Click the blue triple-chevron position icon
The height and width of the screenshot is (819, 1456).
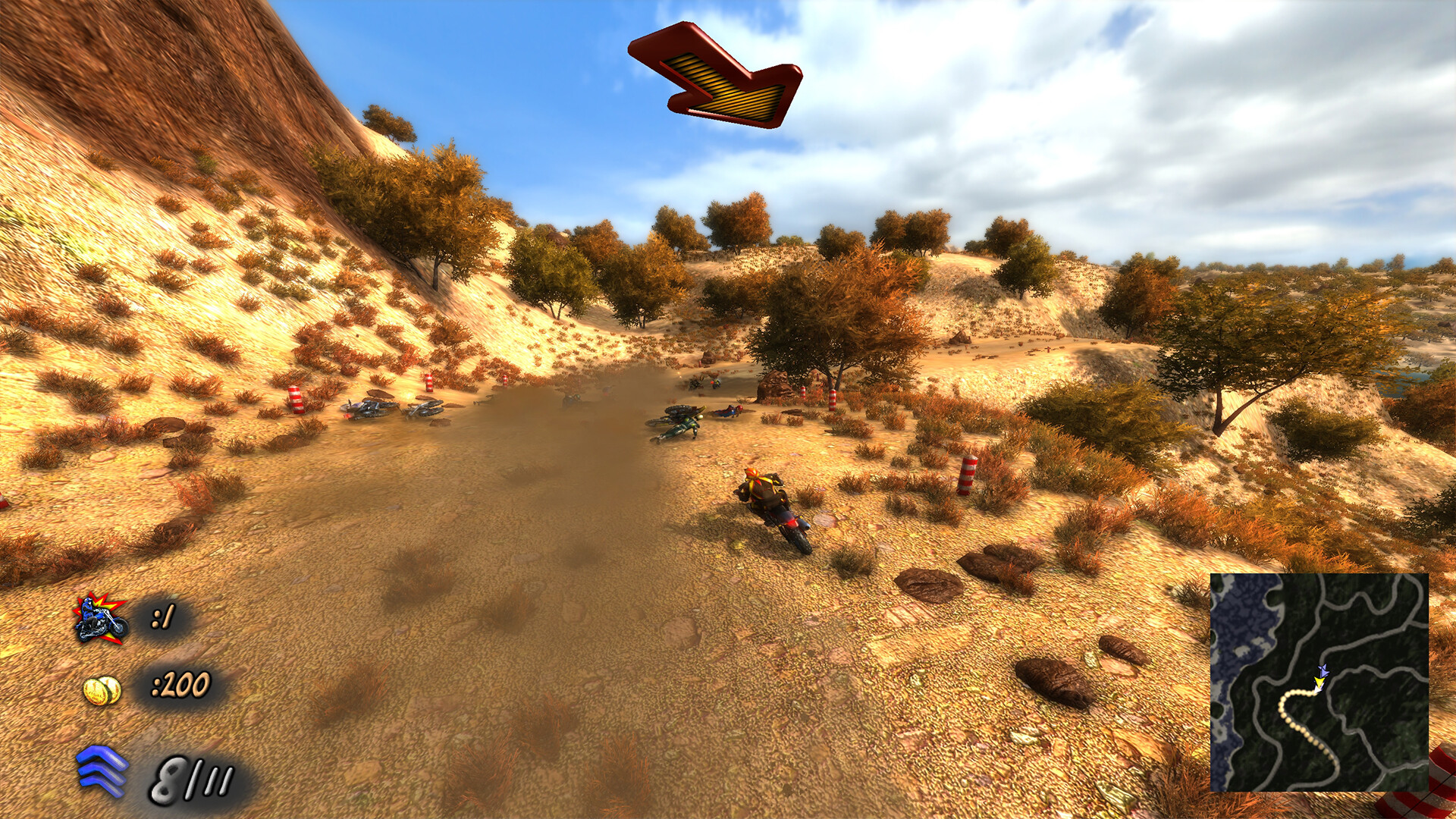pyautogui.click(x=100, y=770)
